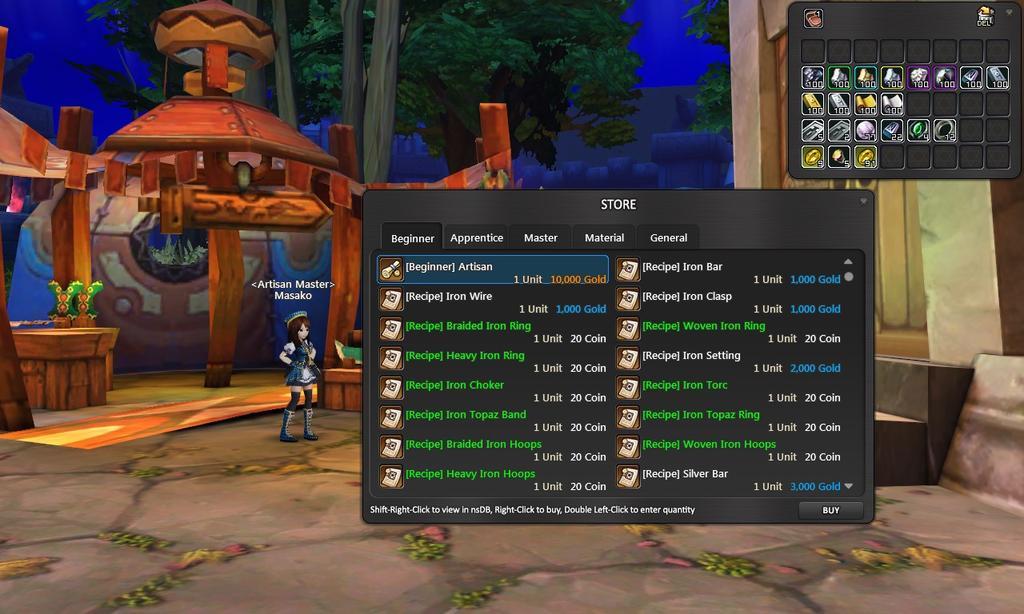Select the green ring inventory item
Image resolution: width=1024 pixels, height=614 pixels.
[918, 130]
